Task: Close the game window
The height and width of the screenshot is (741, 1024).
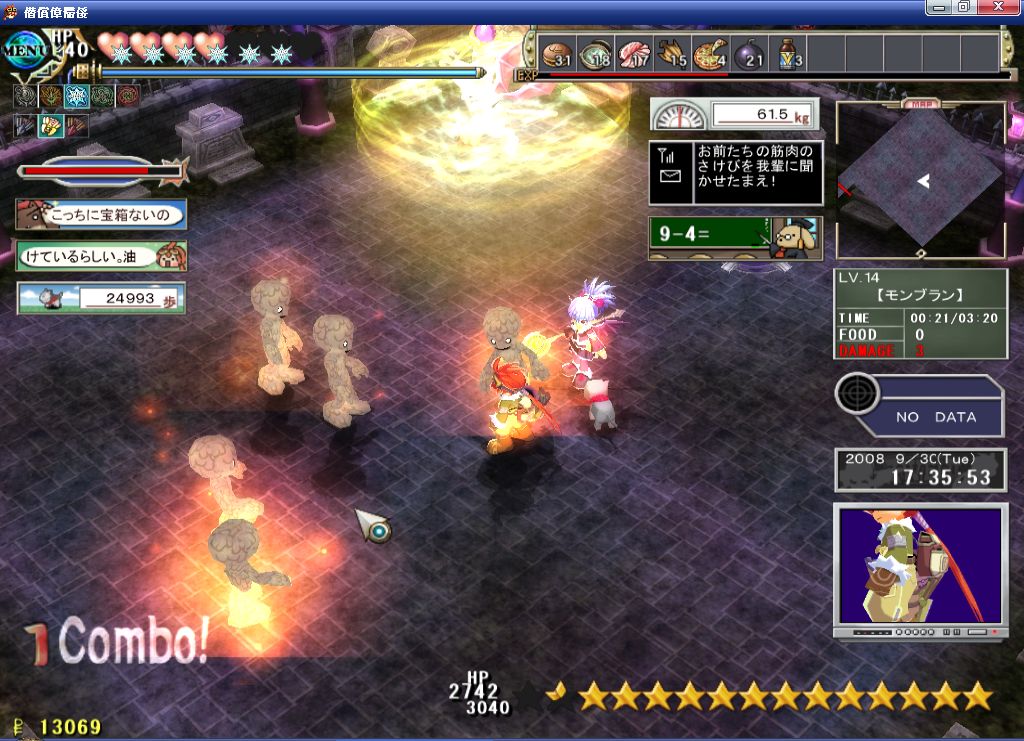Action: pyautogui.click(x=1007, y=7)
